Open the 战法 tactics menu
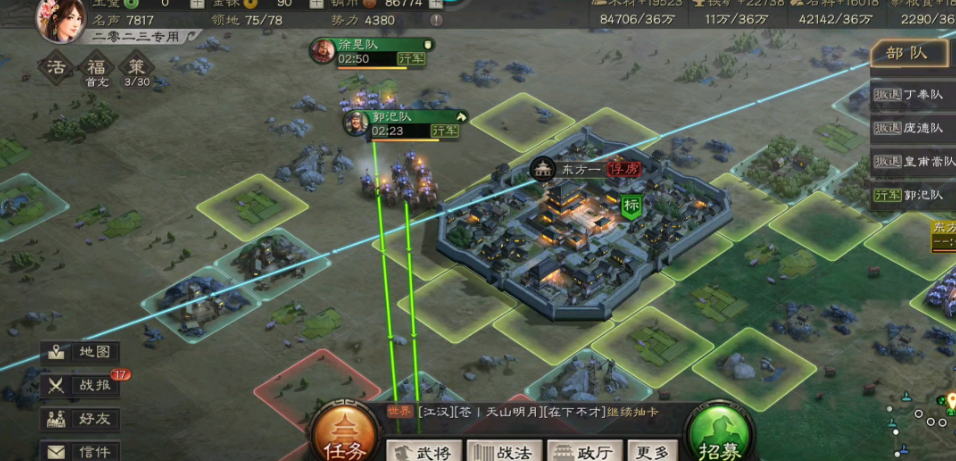This screenshot has height=461, width=956. point(504,452)
